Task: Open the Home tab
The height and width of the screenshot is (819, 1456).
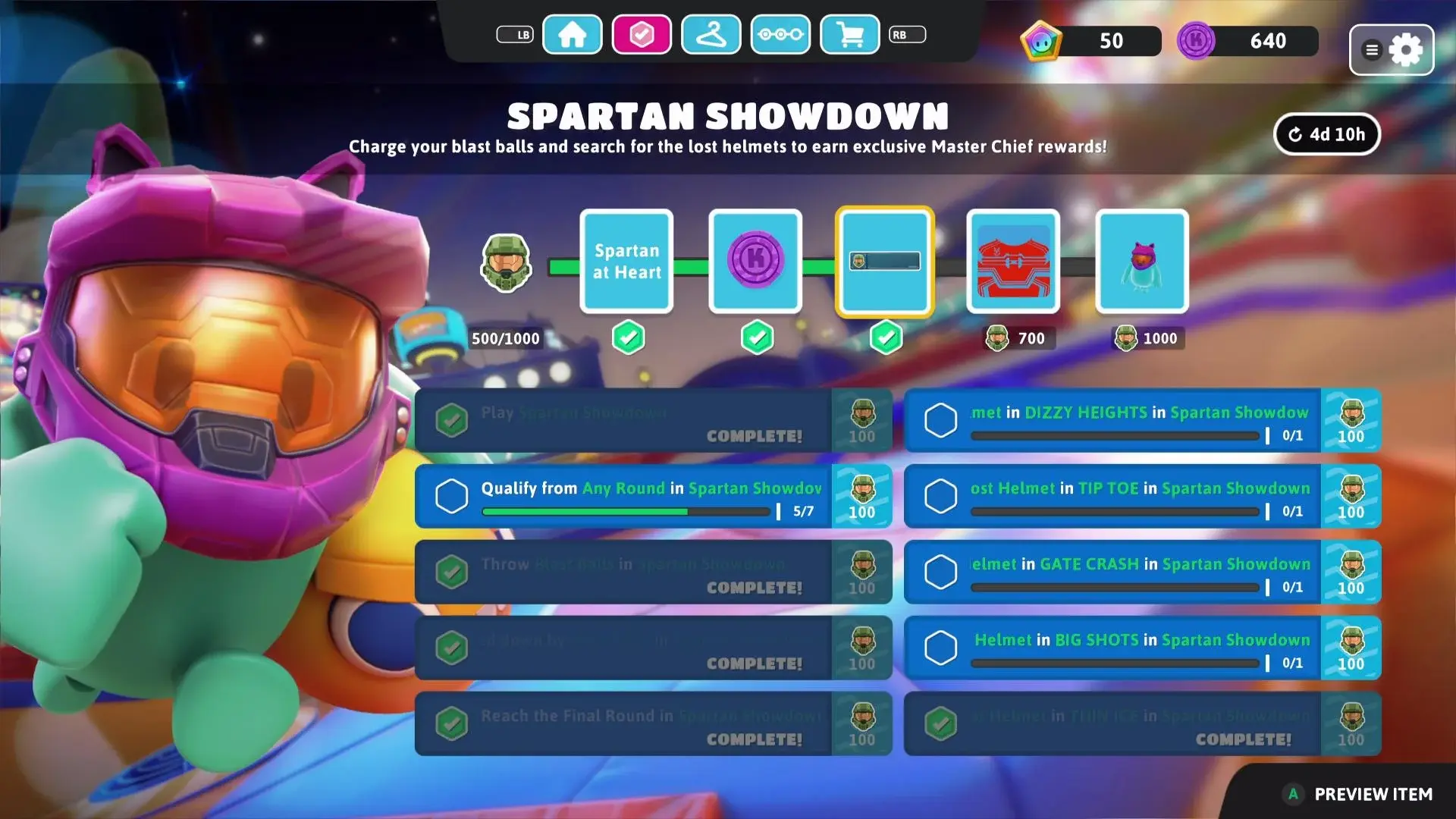Action: (573, 35)
